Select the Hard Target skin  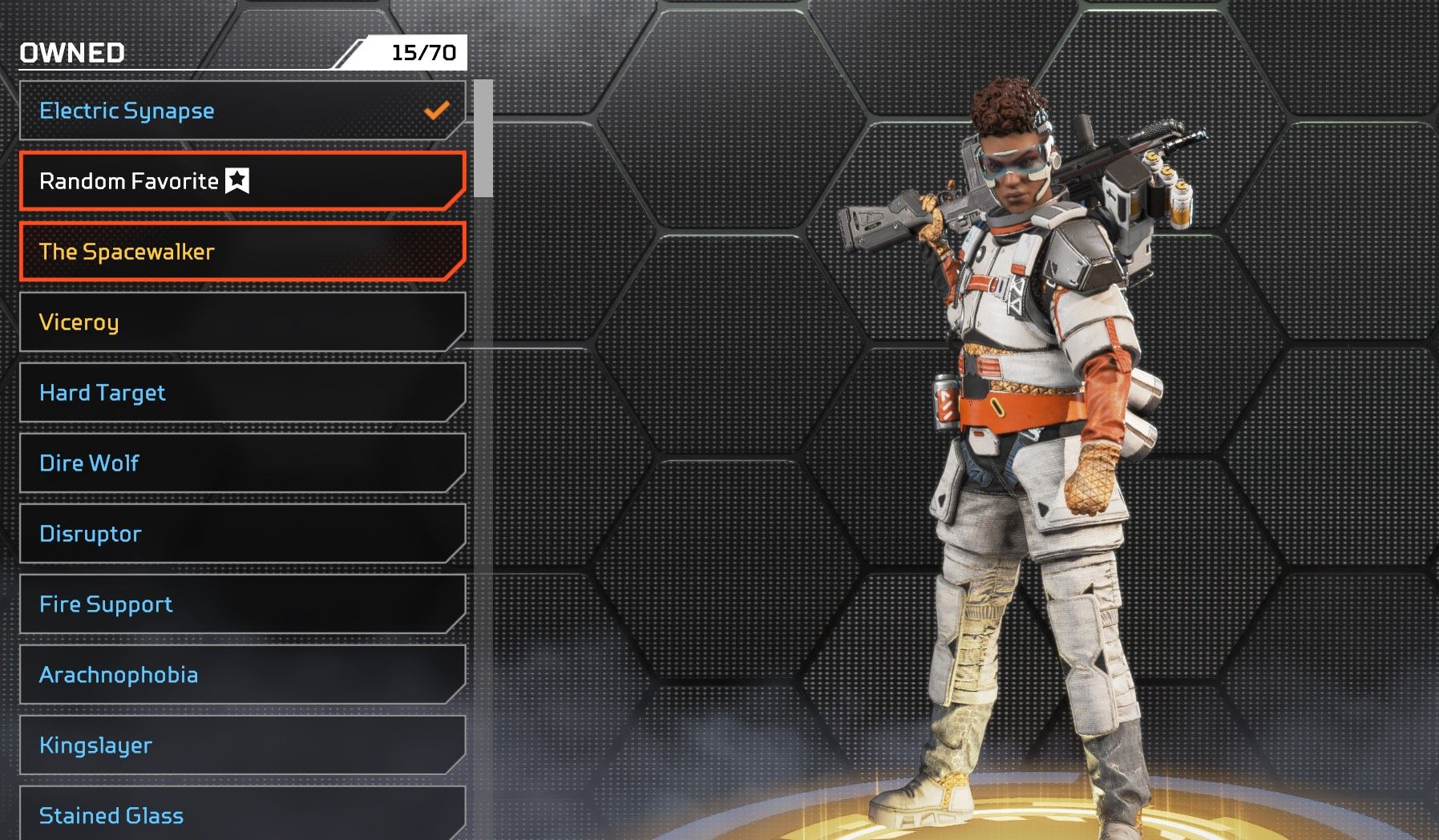pyautogui.click(x=241, y=393)
